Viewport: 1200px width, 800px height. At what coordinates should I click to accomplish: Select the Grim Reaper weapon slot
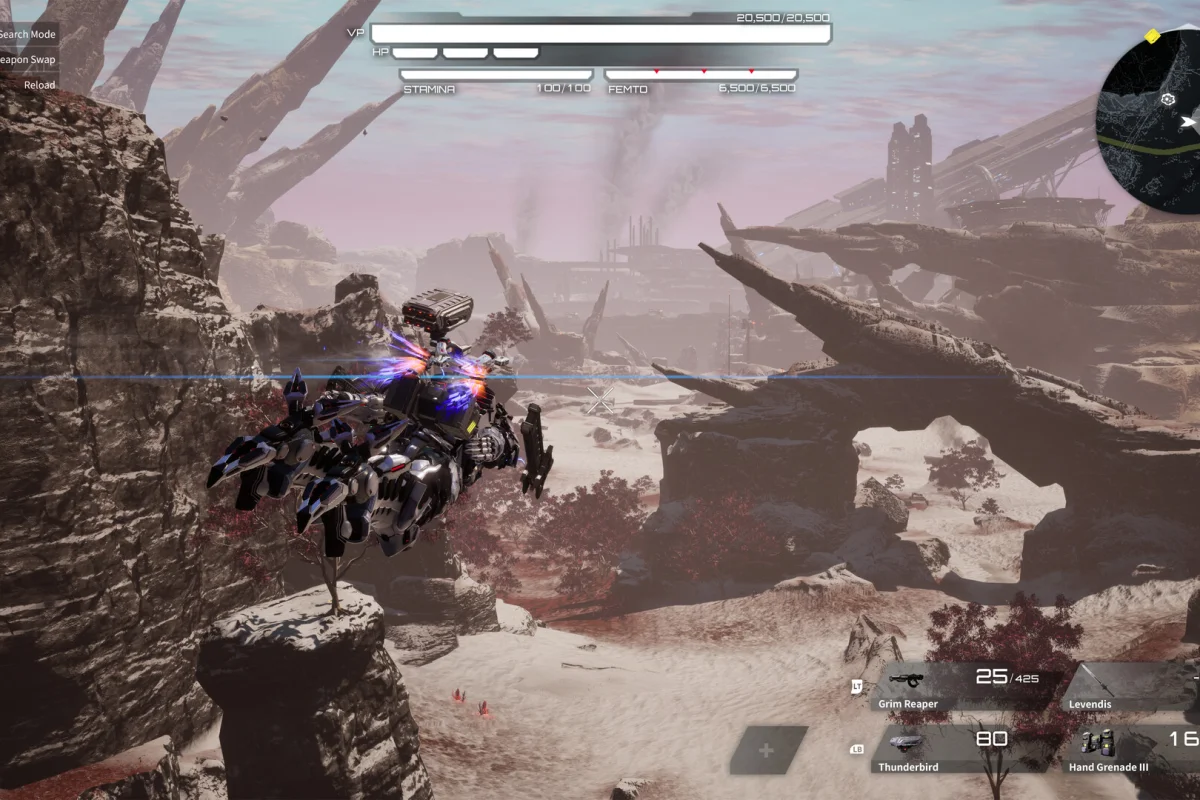tap(960, 687)
